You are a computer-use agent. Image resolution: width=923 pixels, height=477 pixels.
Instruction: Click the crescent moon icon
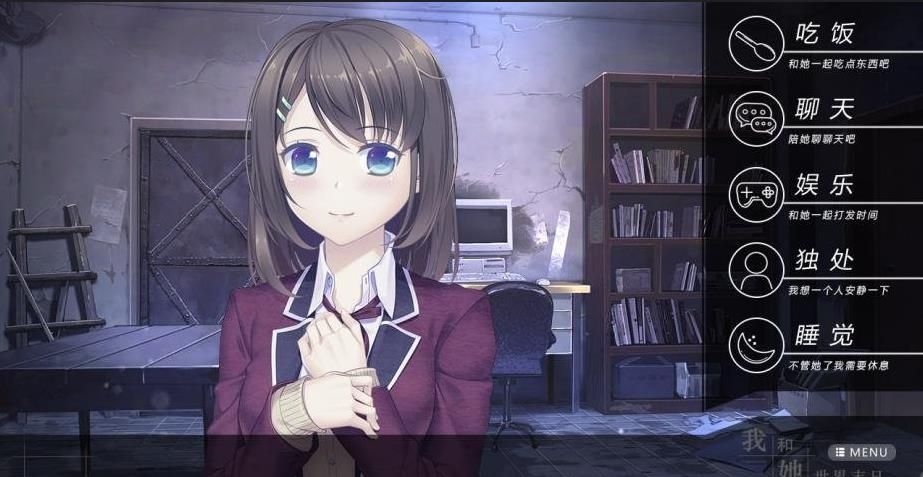(757, 343)
